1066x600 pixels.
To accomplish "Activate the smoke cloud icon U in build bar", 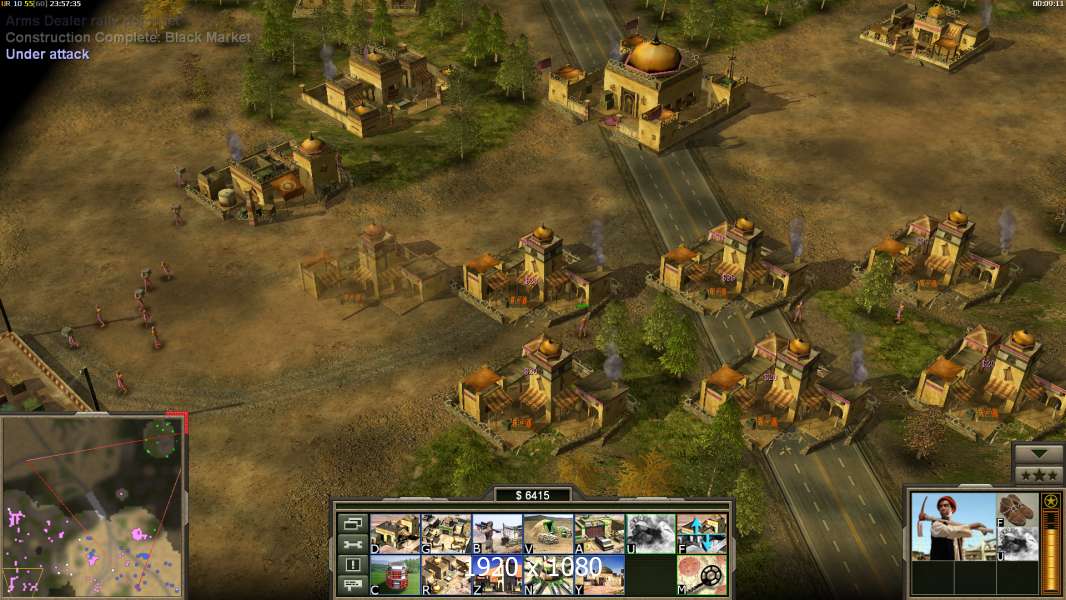I will coord(650,534).
